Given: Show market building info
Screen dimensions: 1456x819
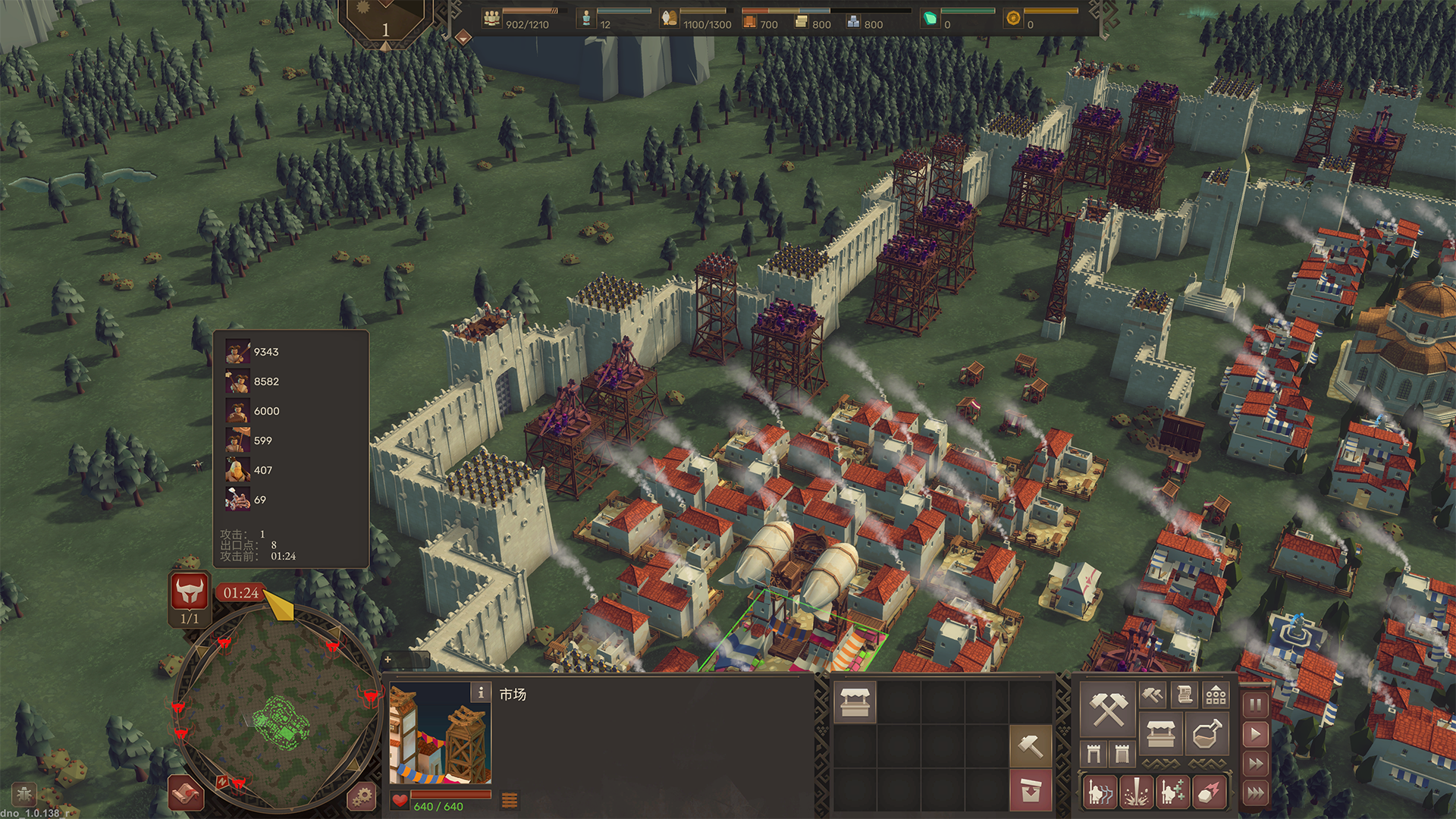Looking at the screenshot, I should tap(481, 692).
